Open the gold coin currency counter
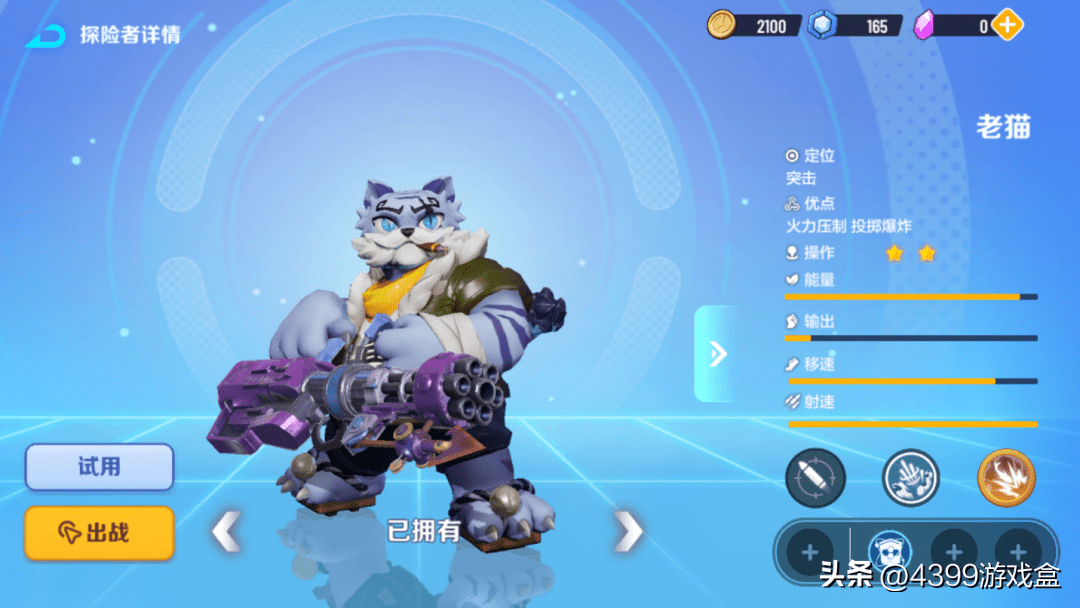The height and width of the screenshot is (608, 1080). tap(753, 25)
